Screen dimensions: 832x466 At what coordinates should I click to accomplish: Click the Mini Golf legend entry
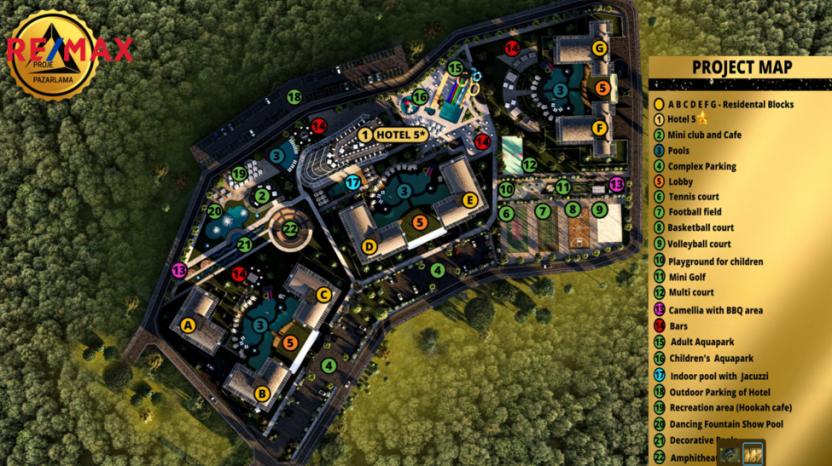691,278
